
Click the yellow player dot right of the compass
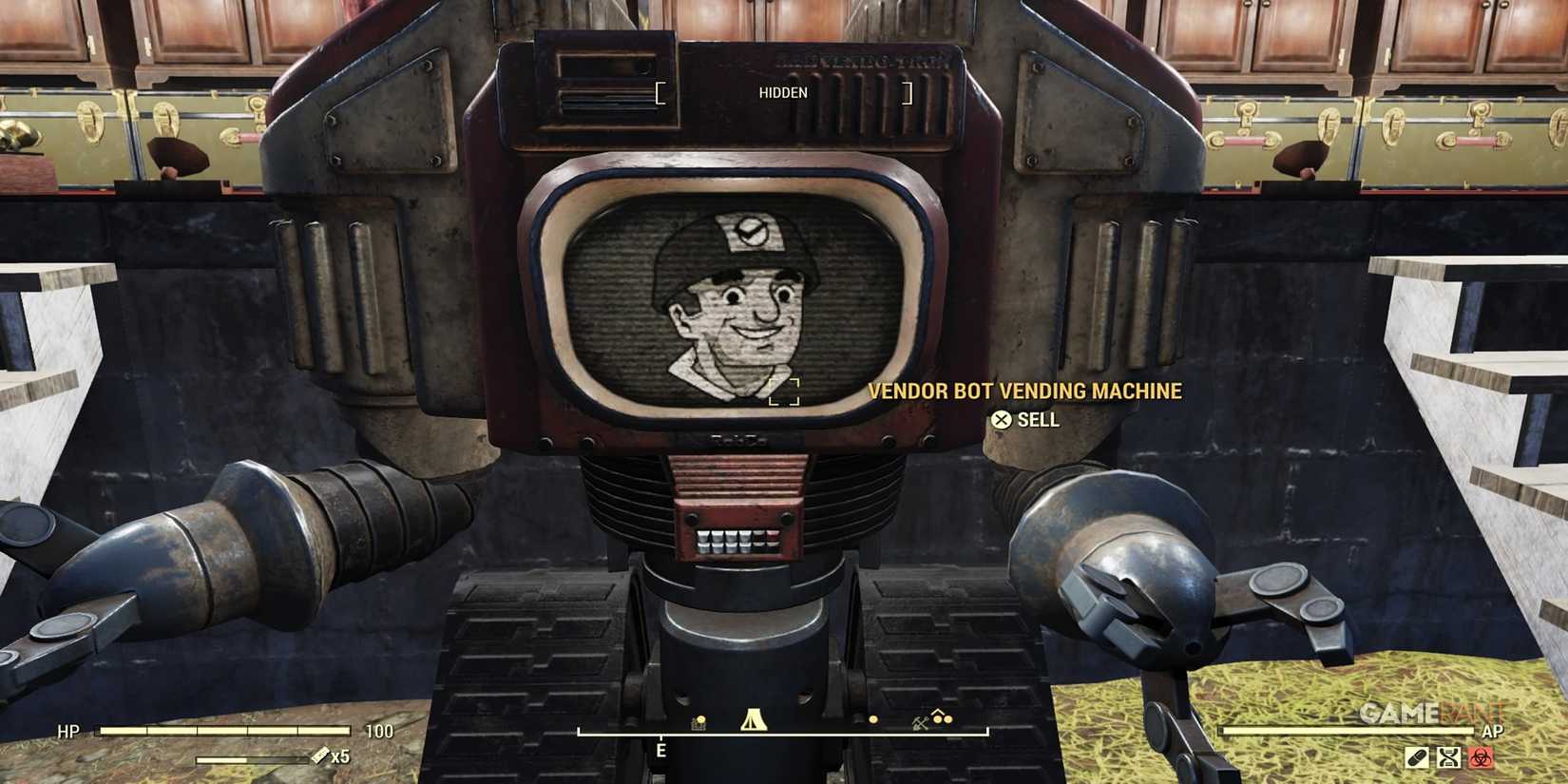point(872,720)
